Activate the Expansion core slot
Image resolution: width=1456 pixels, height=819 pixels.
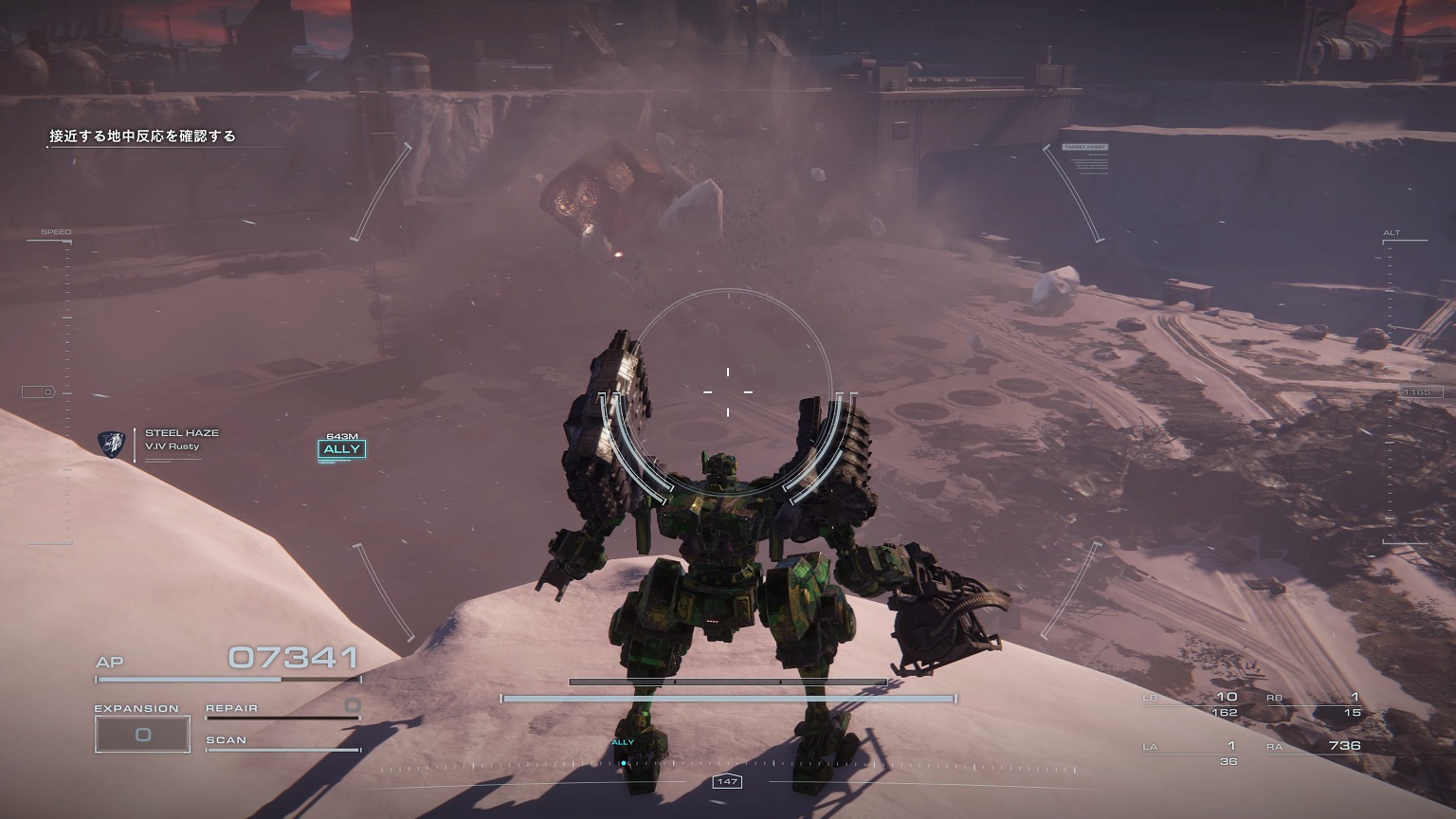(x=142, y=735)
